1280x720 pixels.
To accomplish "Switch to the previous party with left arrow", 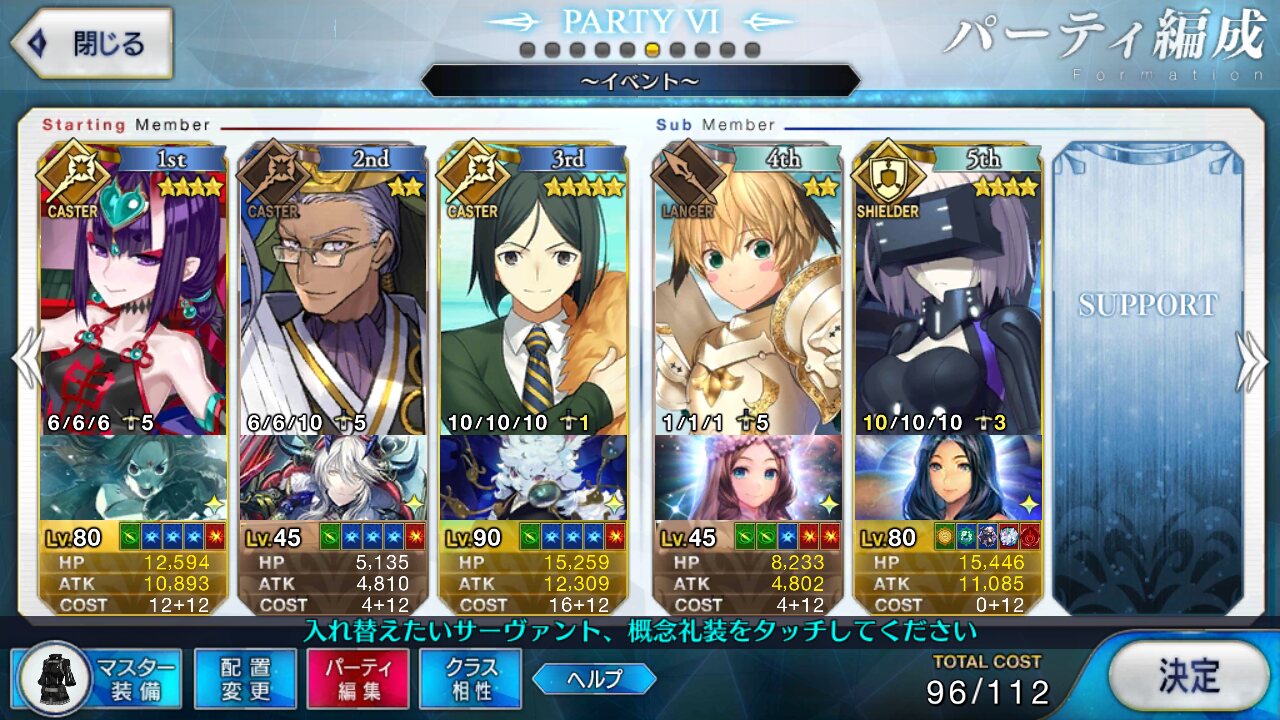I will [26, 361].
